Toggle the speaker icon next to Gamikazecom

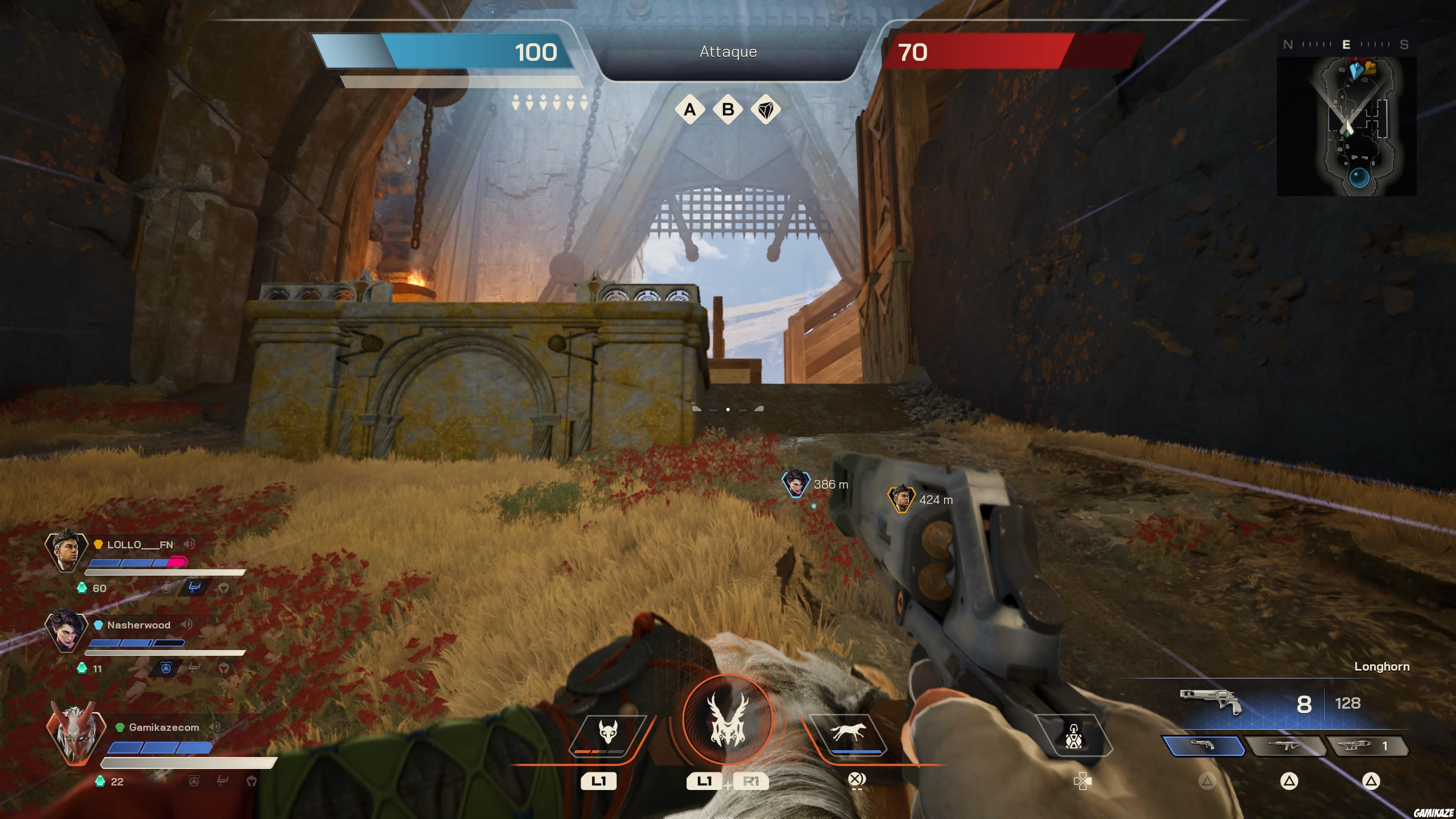pyautogui.click(x=214, y=727)
